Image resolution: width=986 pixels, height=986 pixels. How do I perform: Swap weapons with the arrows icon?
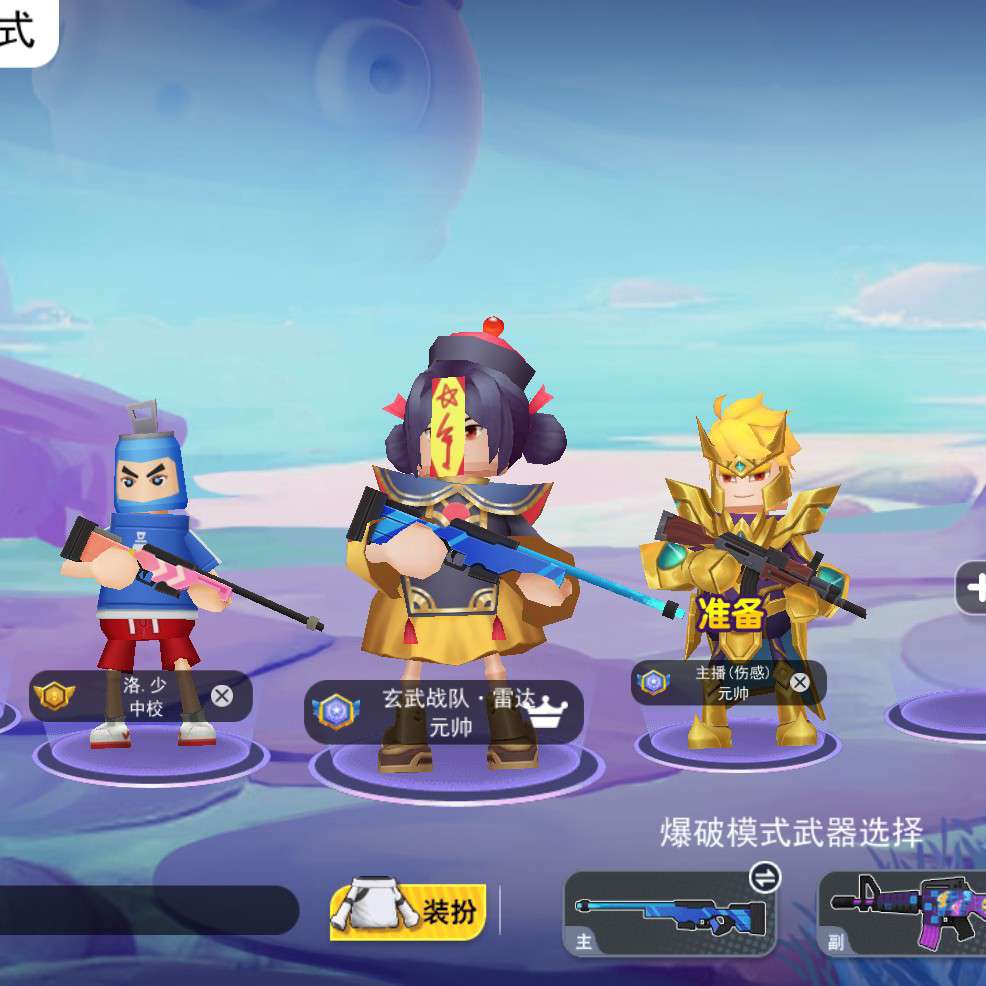click(x=765, y=878)
